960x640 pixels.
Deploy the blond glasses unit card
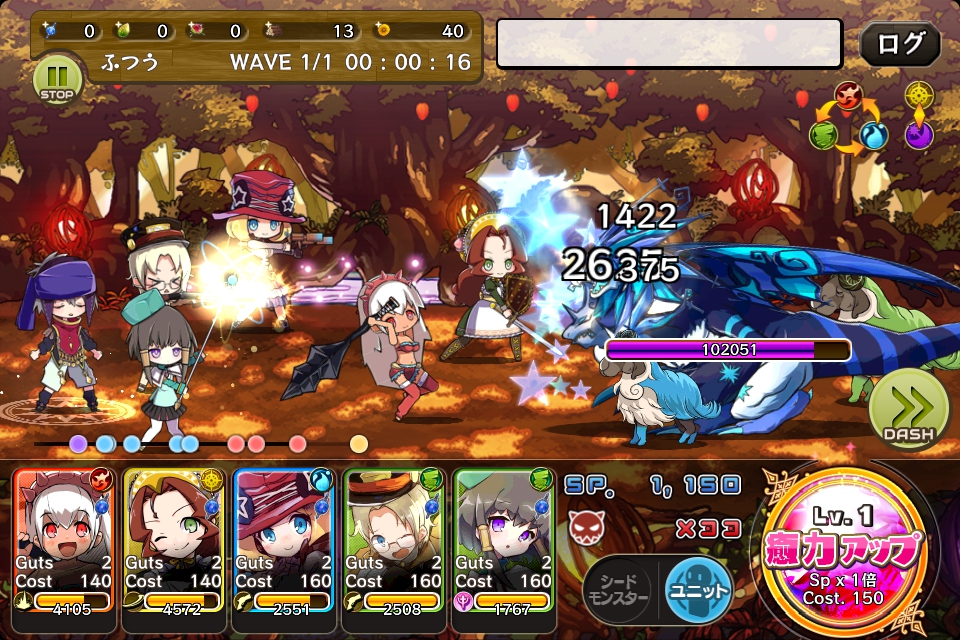393,538
